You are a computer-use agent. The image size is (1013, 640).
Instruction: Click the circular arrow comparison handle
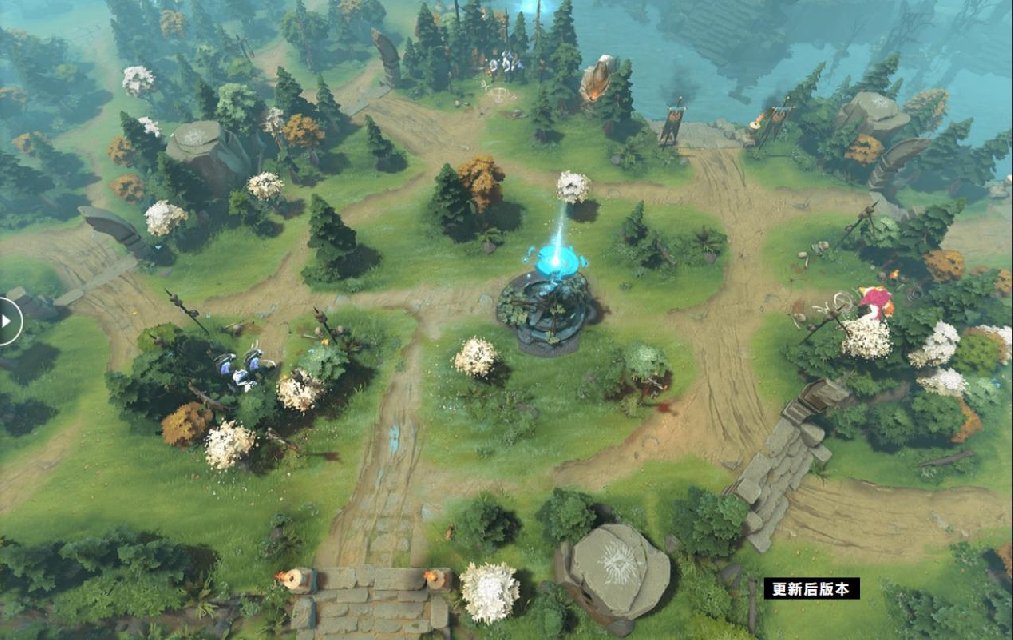coord(6,322)
